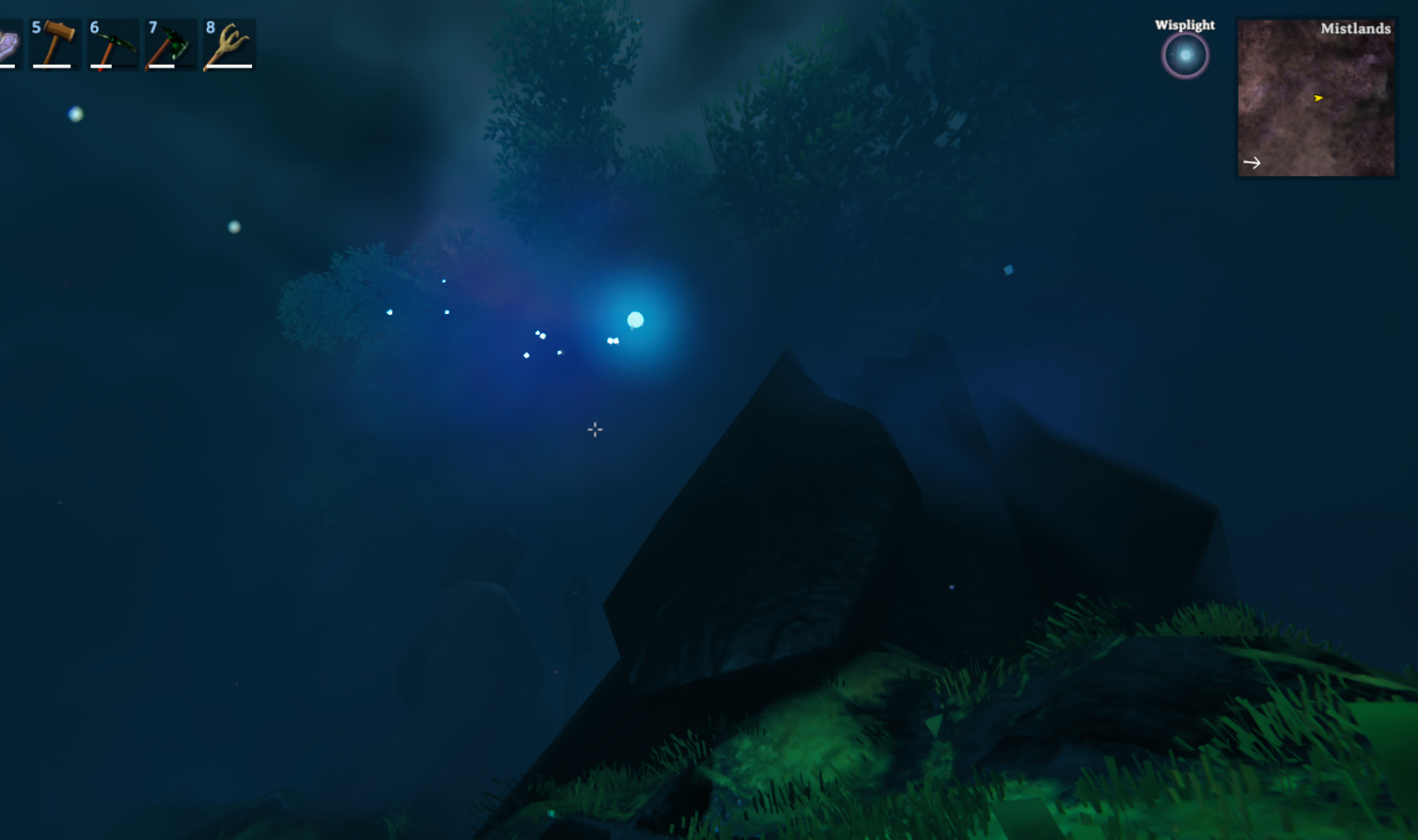Image resolution: width=1418 pixels, height=840 pixels.
Task: Click the durability bar under the harpoon
Action: (x=228, y=66)
